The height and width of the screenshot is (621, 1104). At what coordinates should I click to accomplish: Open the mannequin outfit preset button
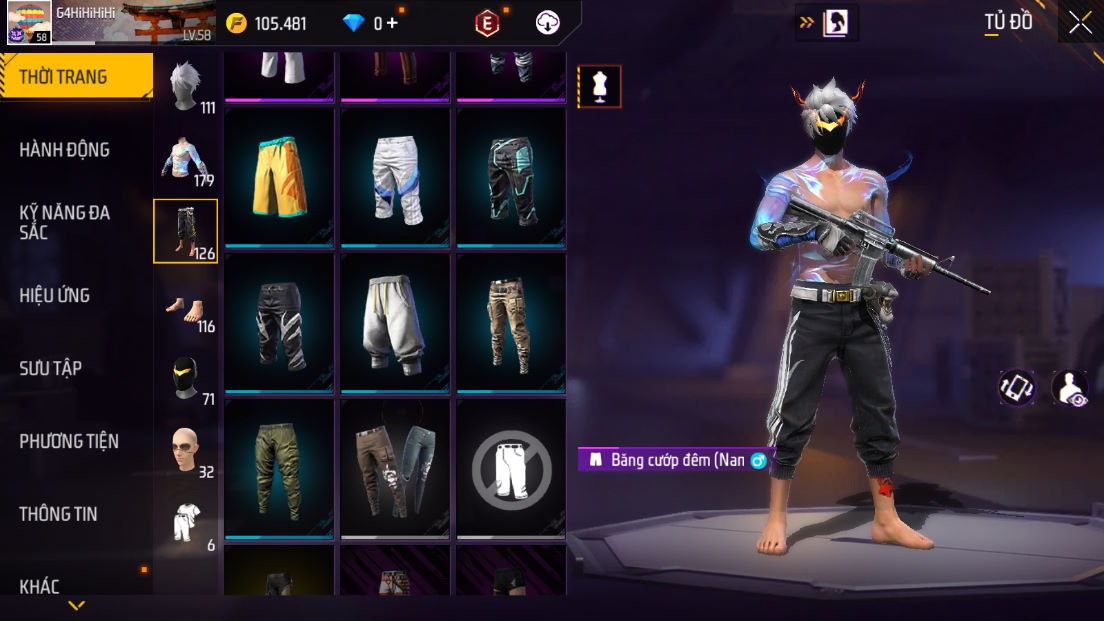point(600,87)
